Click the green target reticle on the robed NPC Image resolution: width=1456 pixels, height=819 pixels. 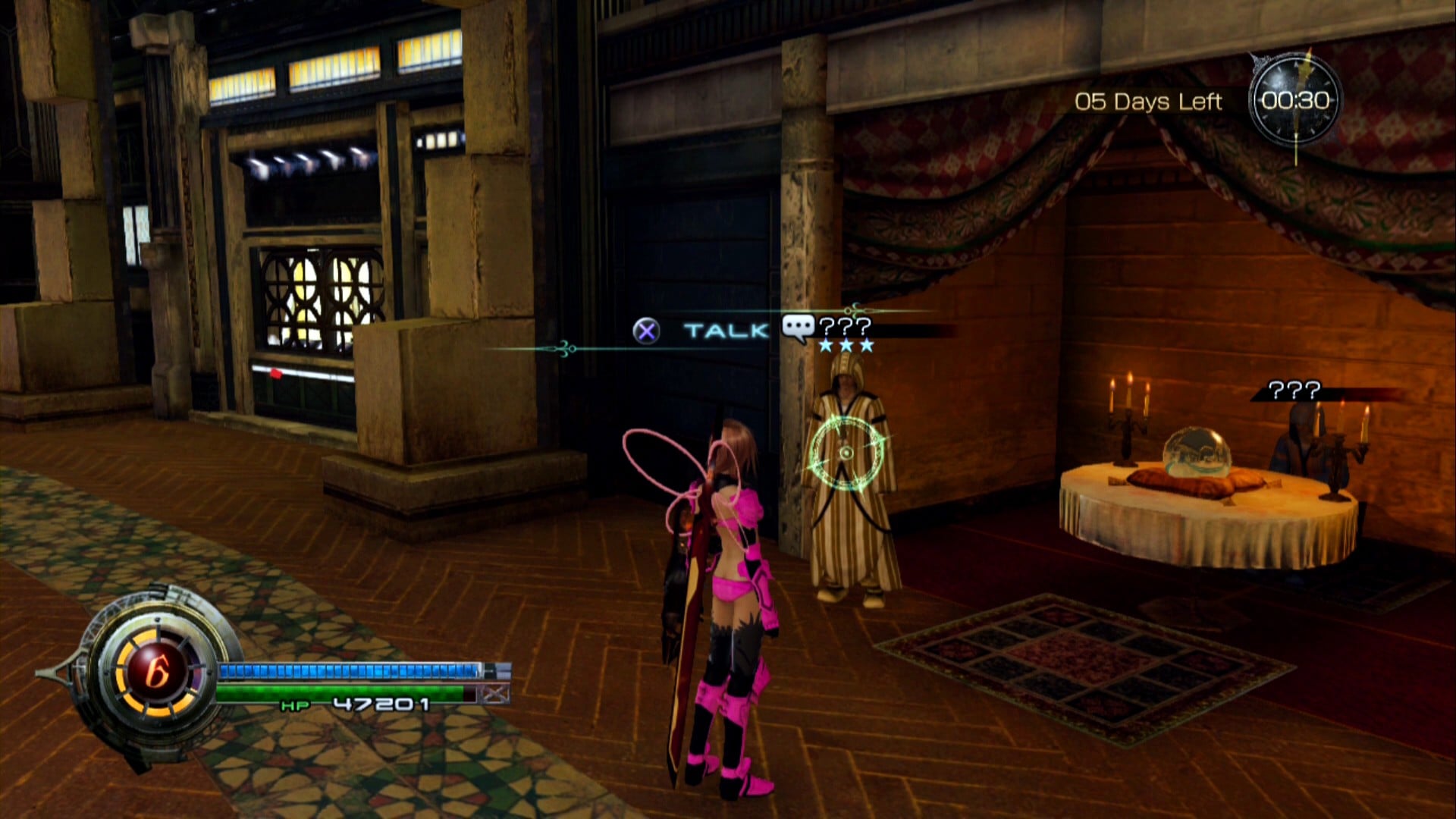tap(846, 453)
